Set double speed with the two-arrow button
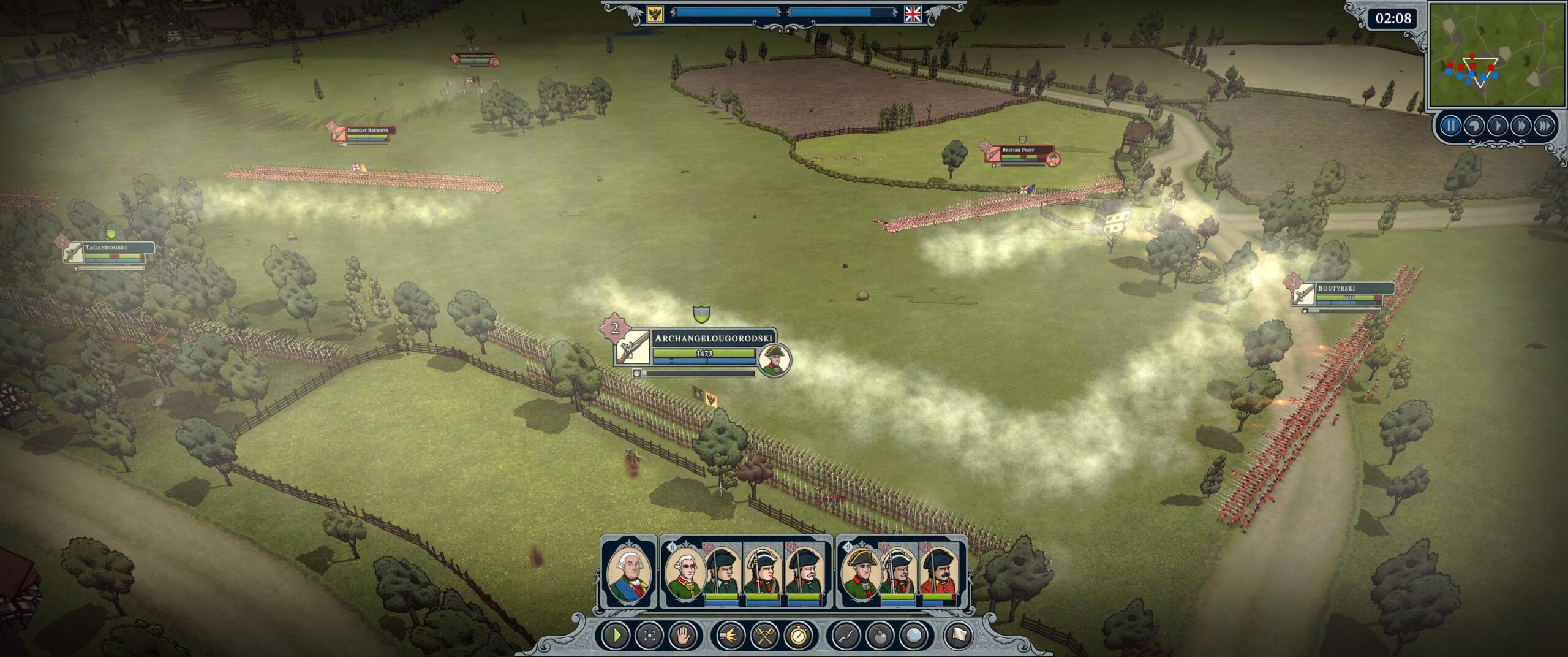 [x=1521, y=126]
